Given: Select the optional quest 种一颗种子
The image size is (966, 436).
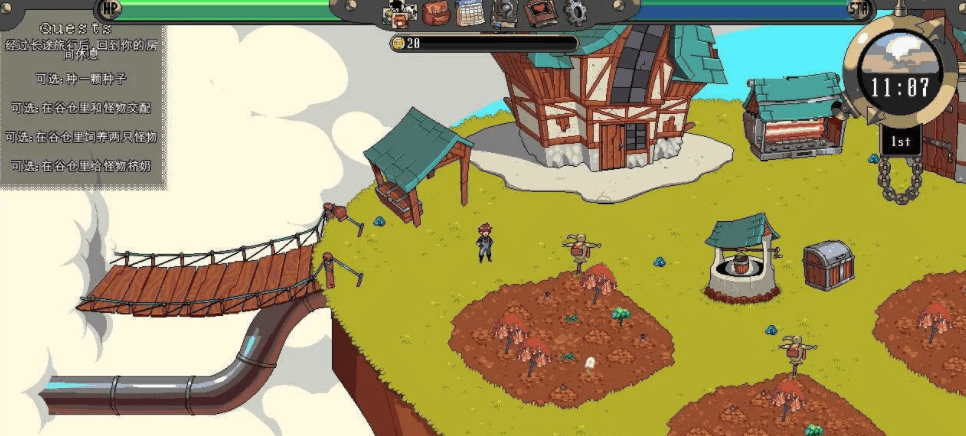Looking at the screenshot, I should tap(82, 78).
